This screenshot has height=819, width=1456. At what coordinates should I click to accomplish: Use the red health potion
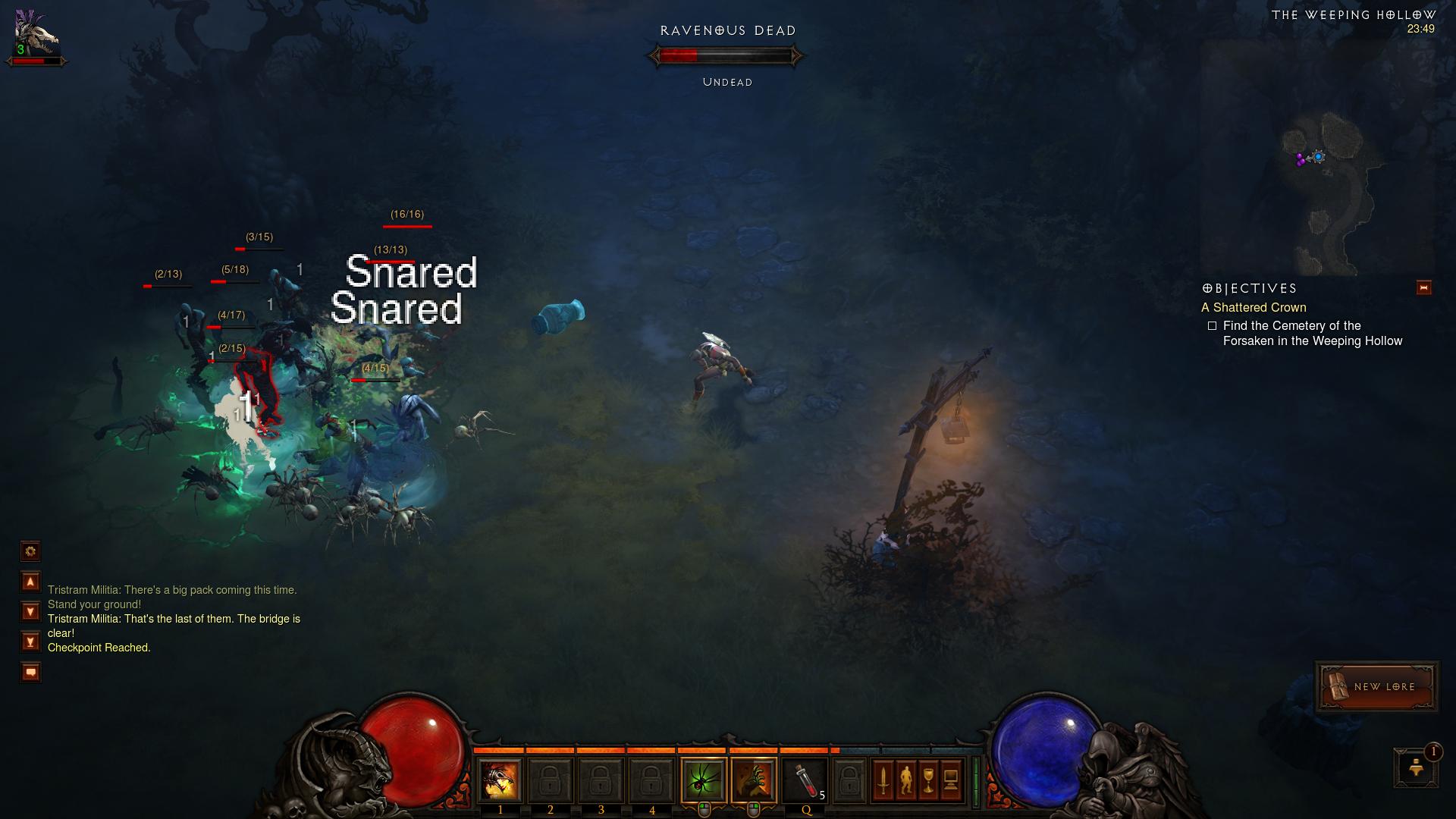click(805, 780)
